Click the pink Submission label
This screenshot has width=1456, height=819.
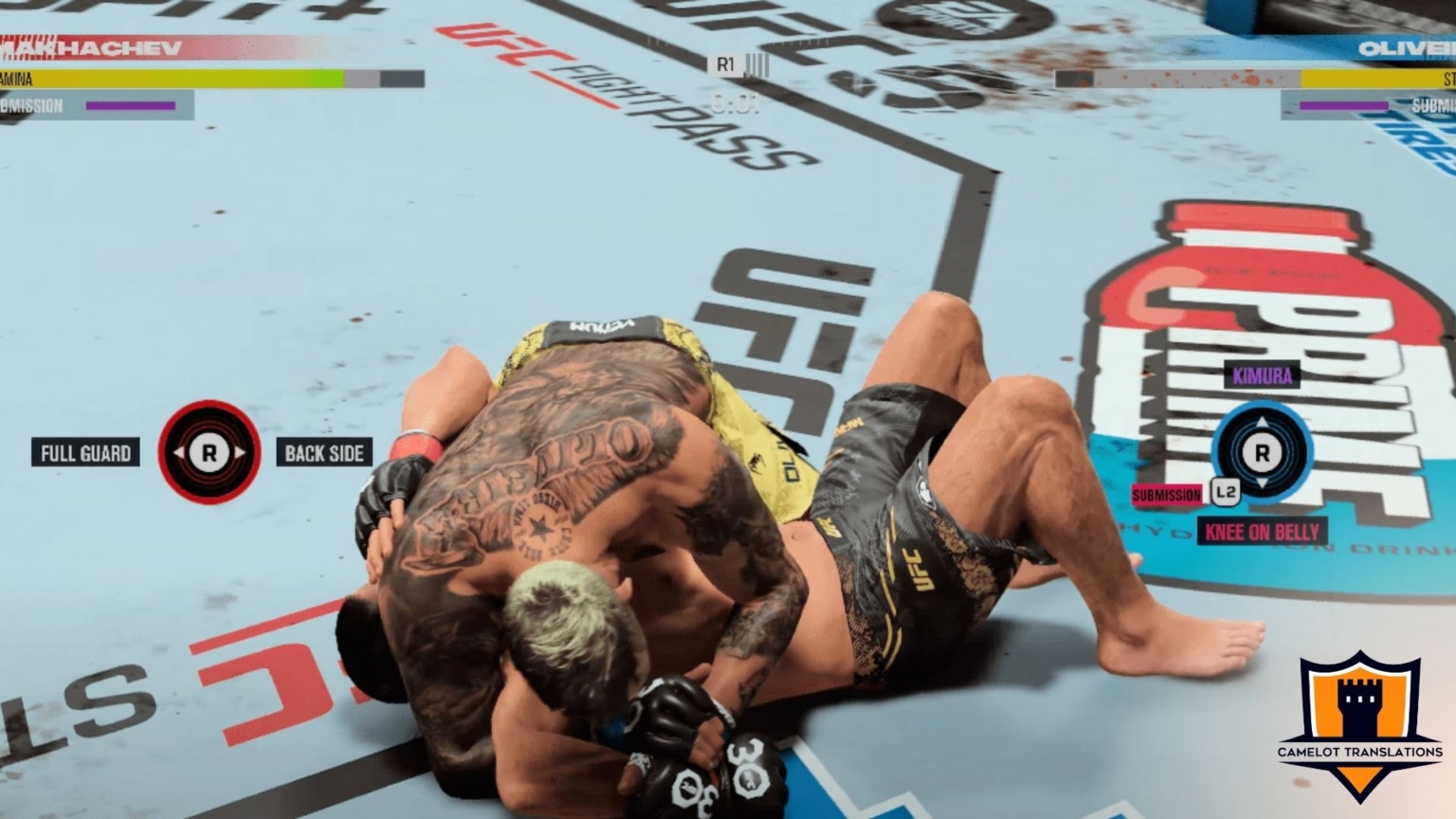1166,495
